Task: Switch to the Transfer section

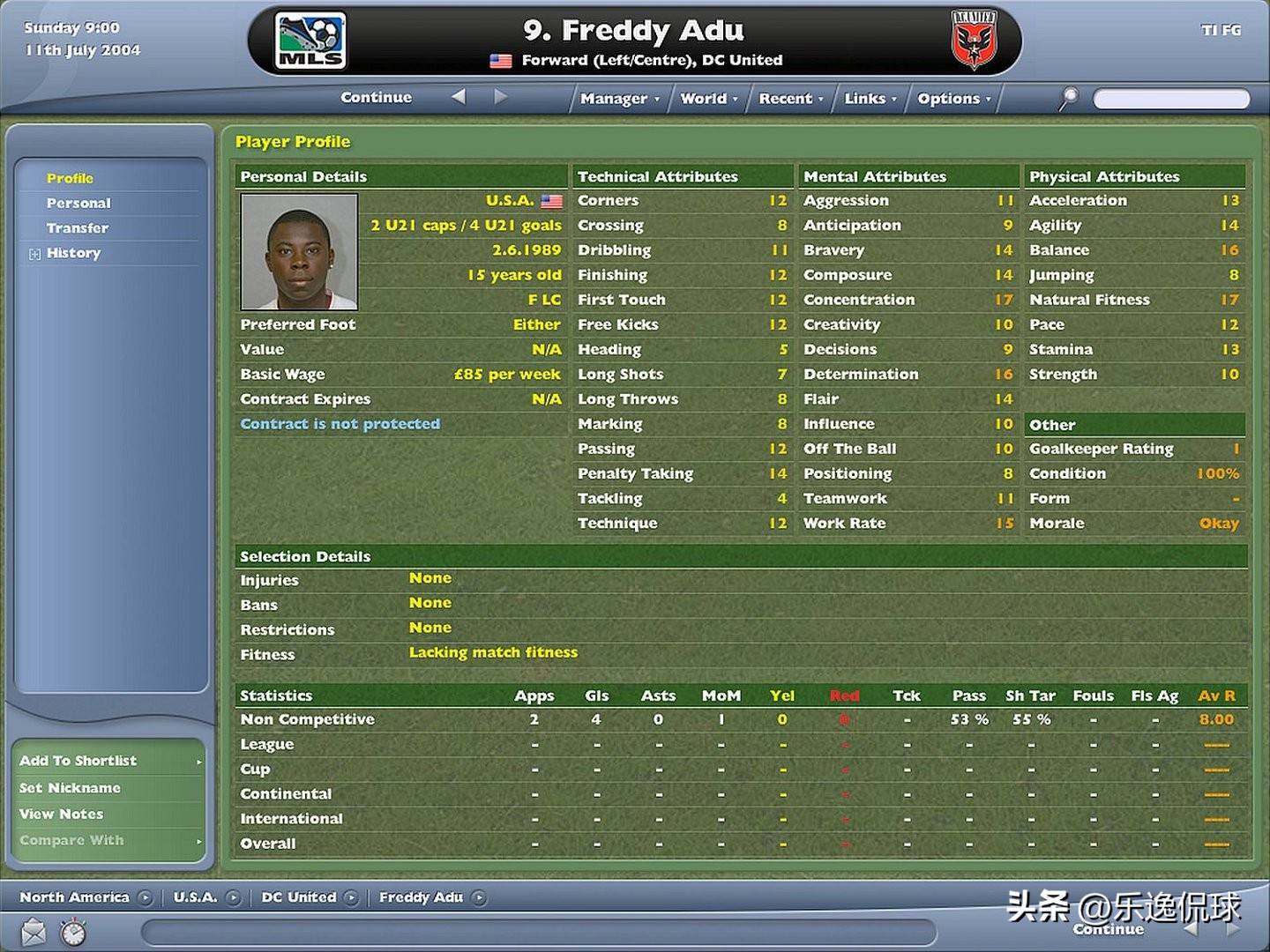Action: click(x=78, y=227)
